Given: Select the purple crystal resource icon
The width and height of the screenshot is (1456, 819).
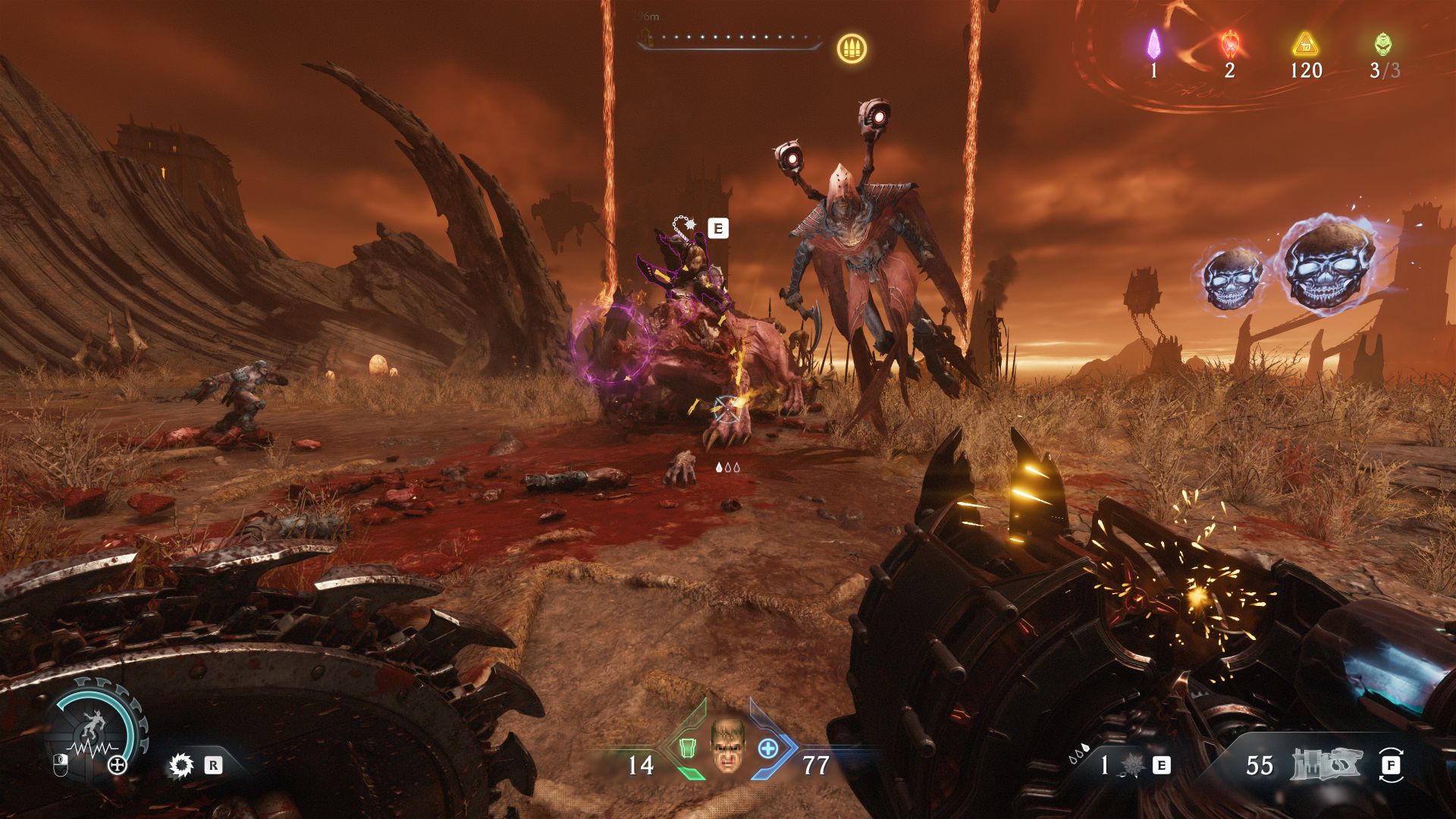Looking at the screenshot, I should pyautogui.click(x=1153, y=44).
